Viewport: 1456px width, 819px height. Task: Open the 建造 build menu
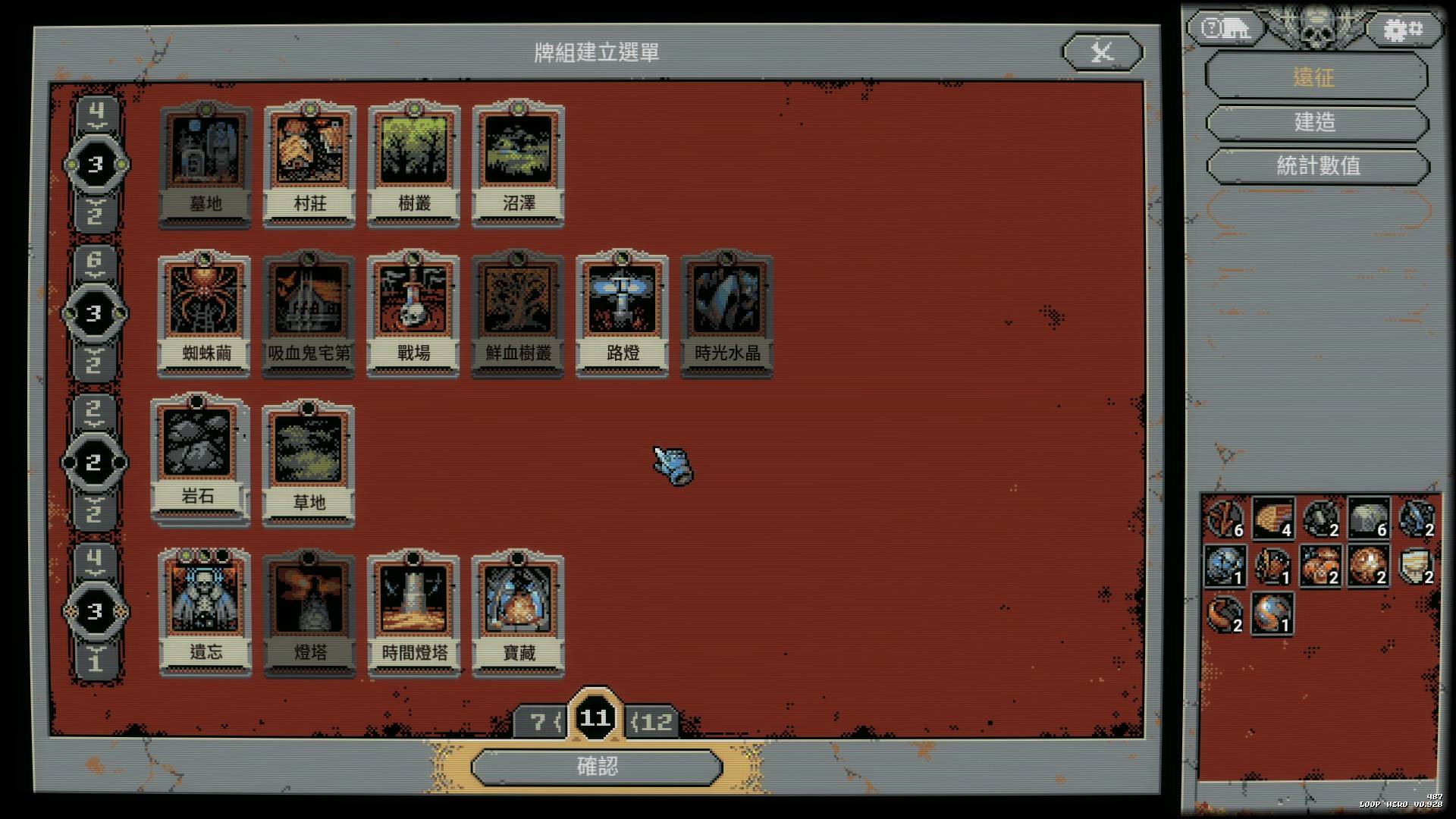[x=1316, y=122]
